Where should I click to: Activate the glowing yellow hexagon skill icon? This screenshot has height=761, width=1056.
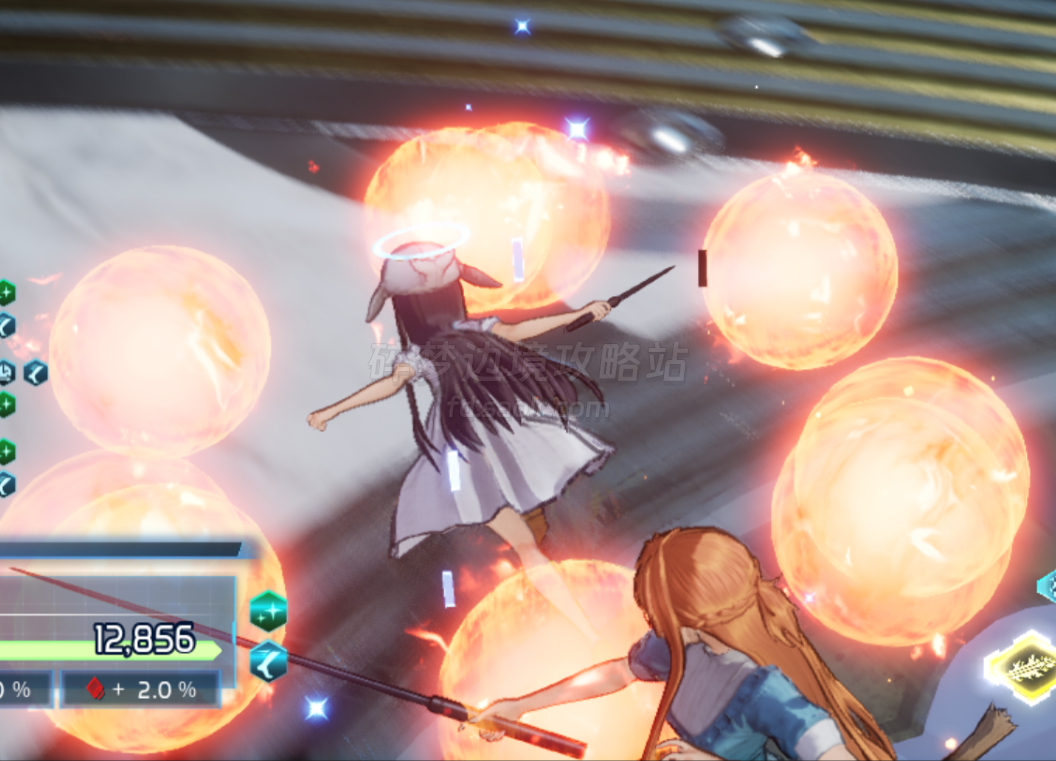(x=1024, y=667)
